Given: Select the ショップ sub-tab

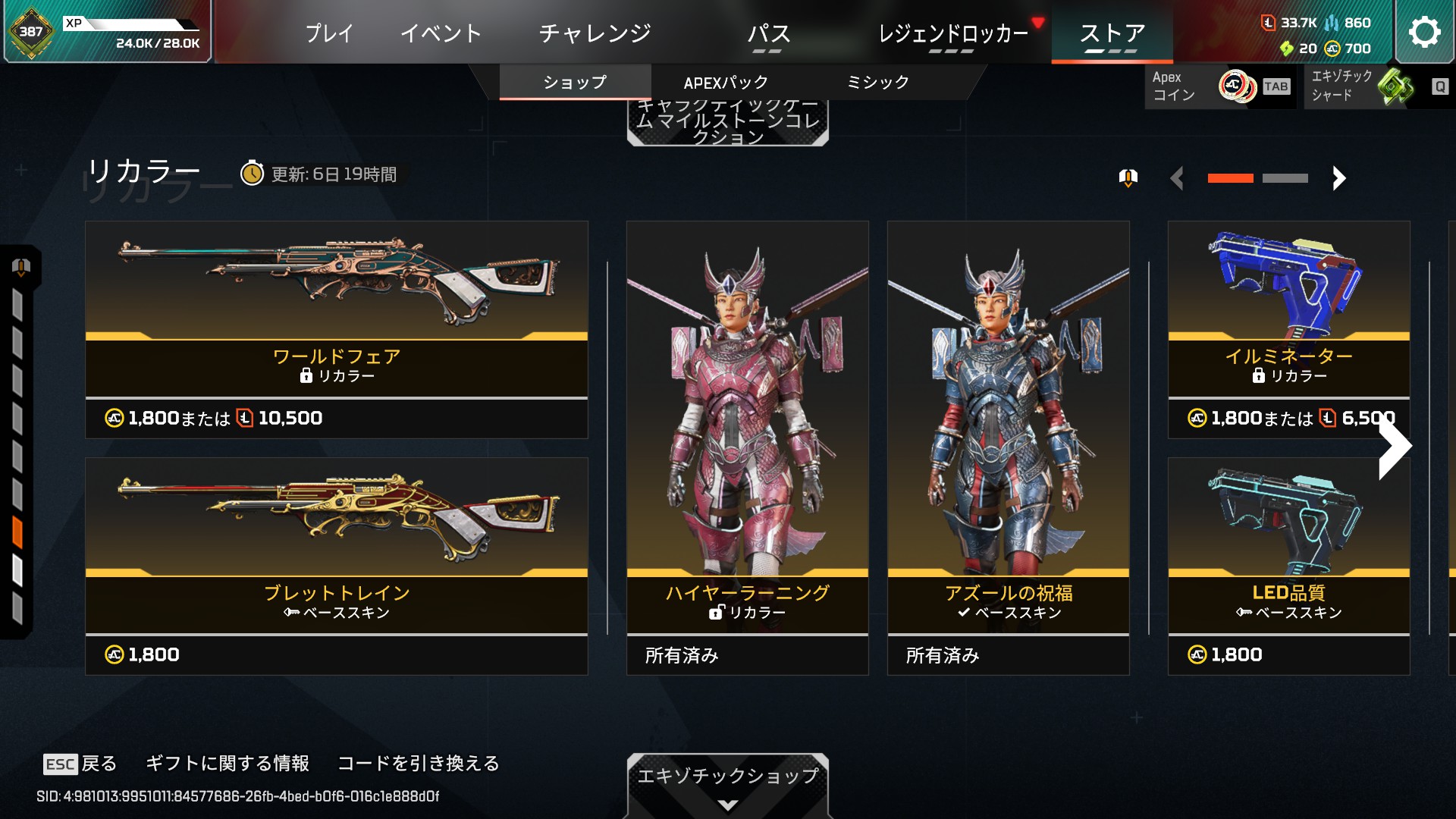Looking at the screenshot, I should point(575,83).
